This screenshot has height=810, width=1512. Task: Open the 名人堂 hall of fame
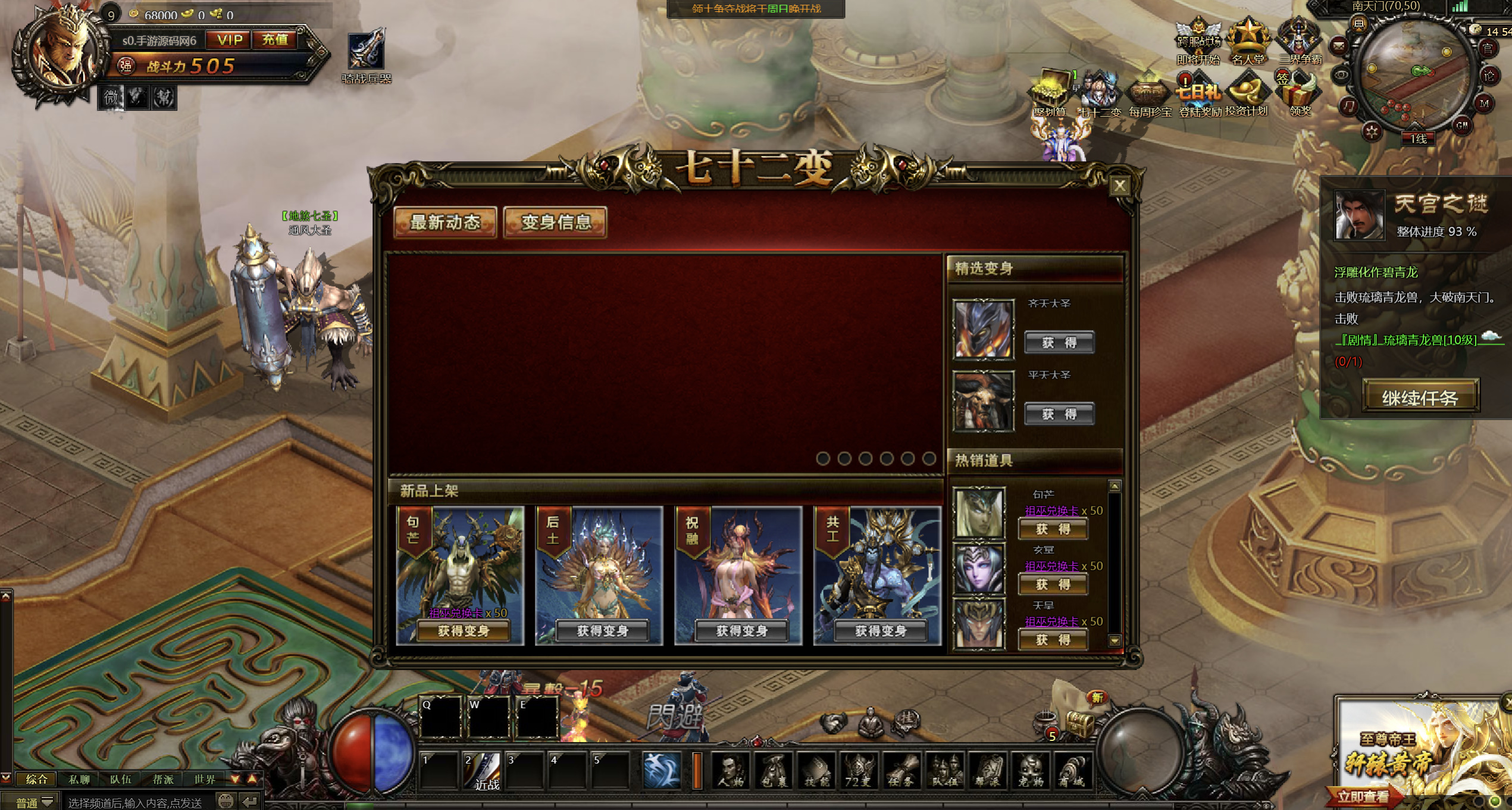click(1247, 42)
